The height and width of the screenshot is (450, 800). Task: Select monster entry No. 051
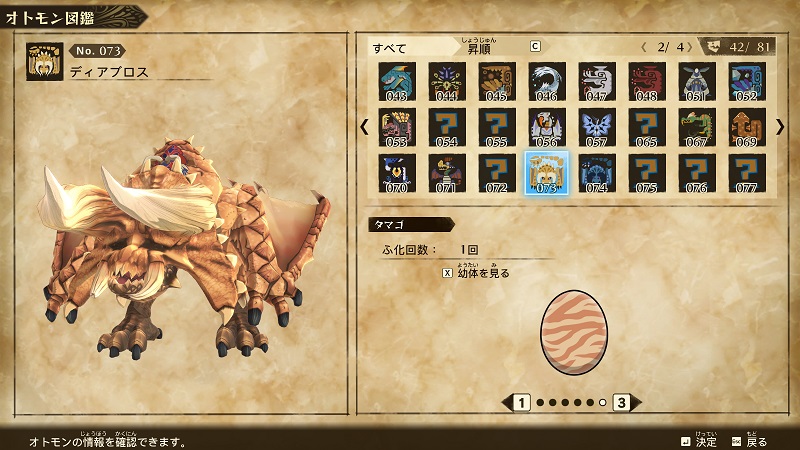click(x=697, y=82)
